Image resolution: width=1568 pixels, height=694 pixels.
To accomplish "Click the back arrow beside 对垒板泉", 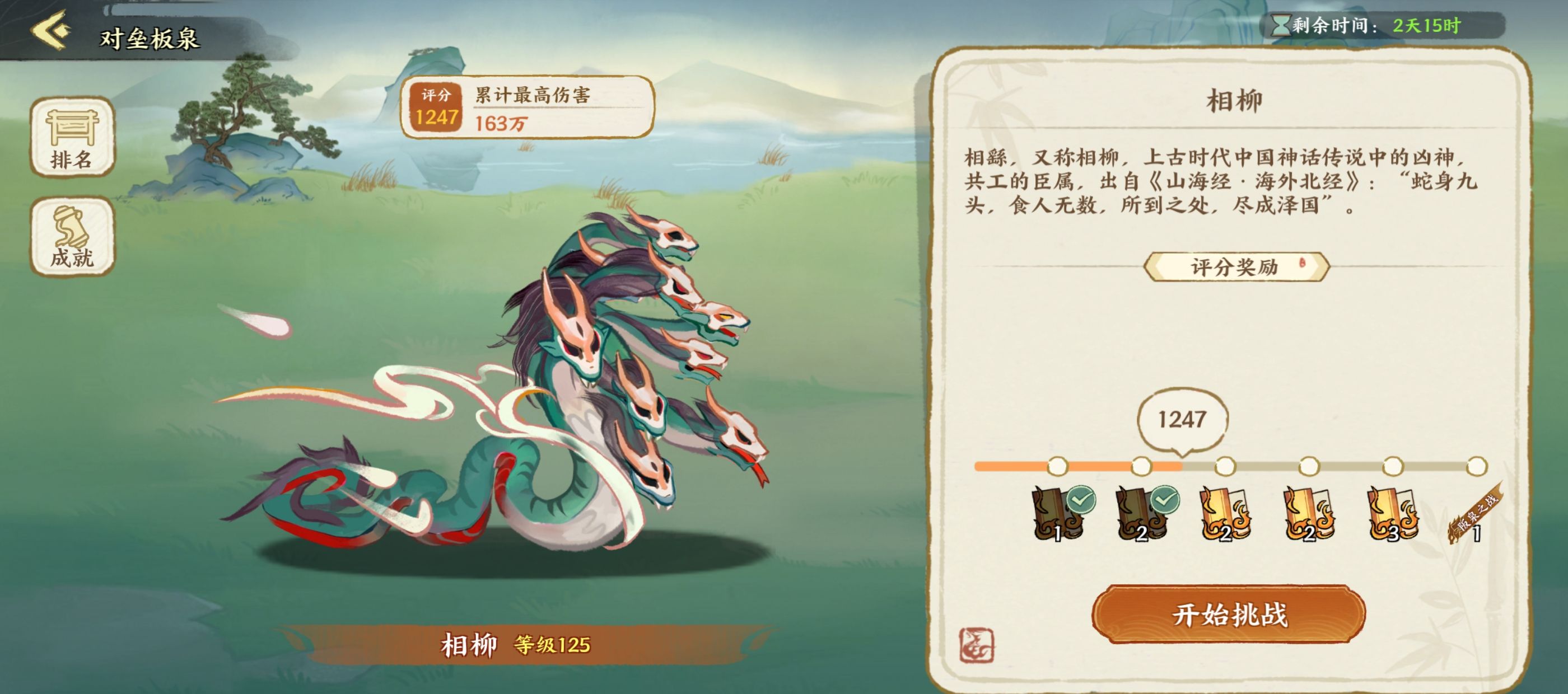I will pos(50,30).
